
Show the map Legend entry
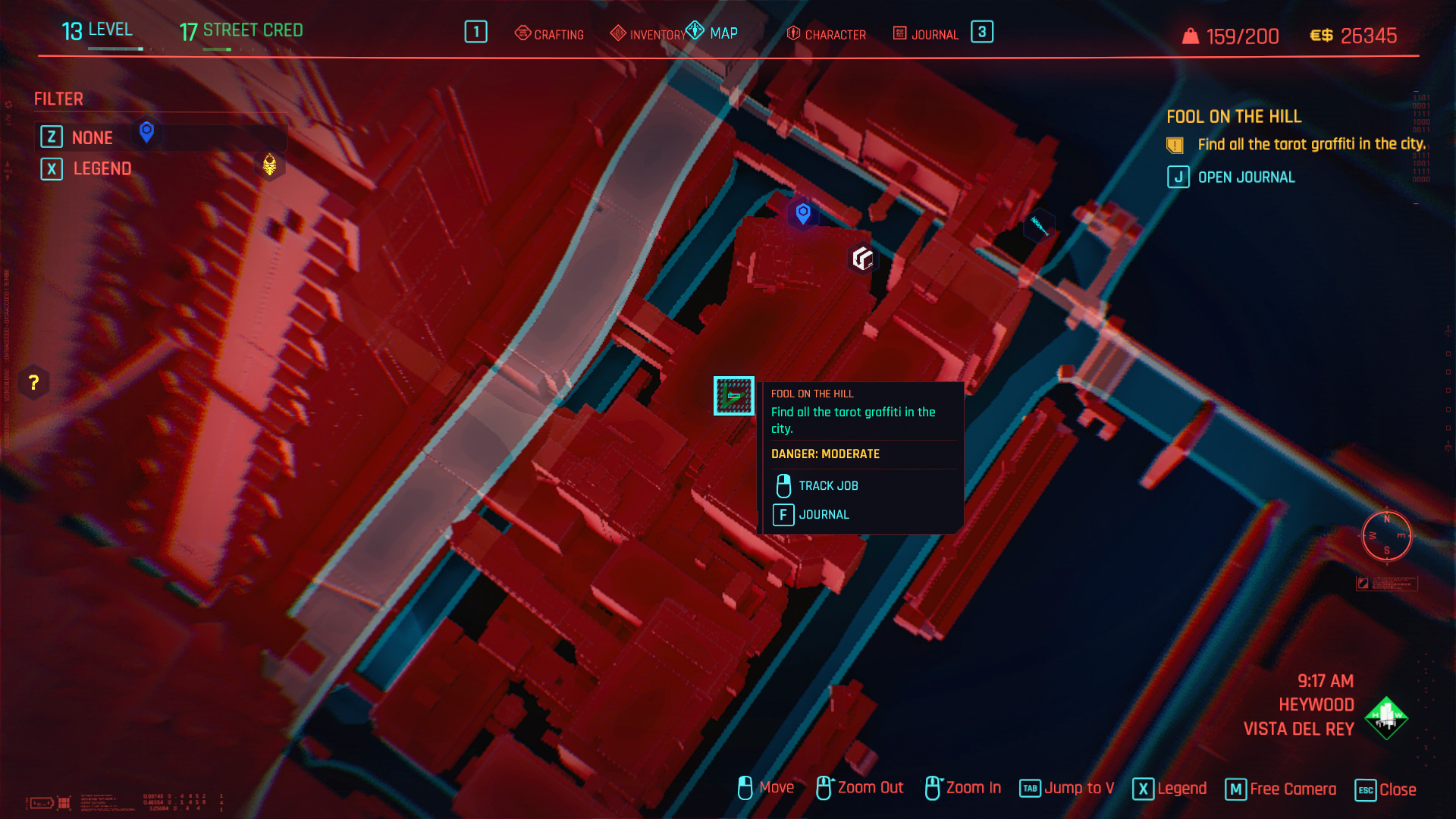tap(102, 168)
